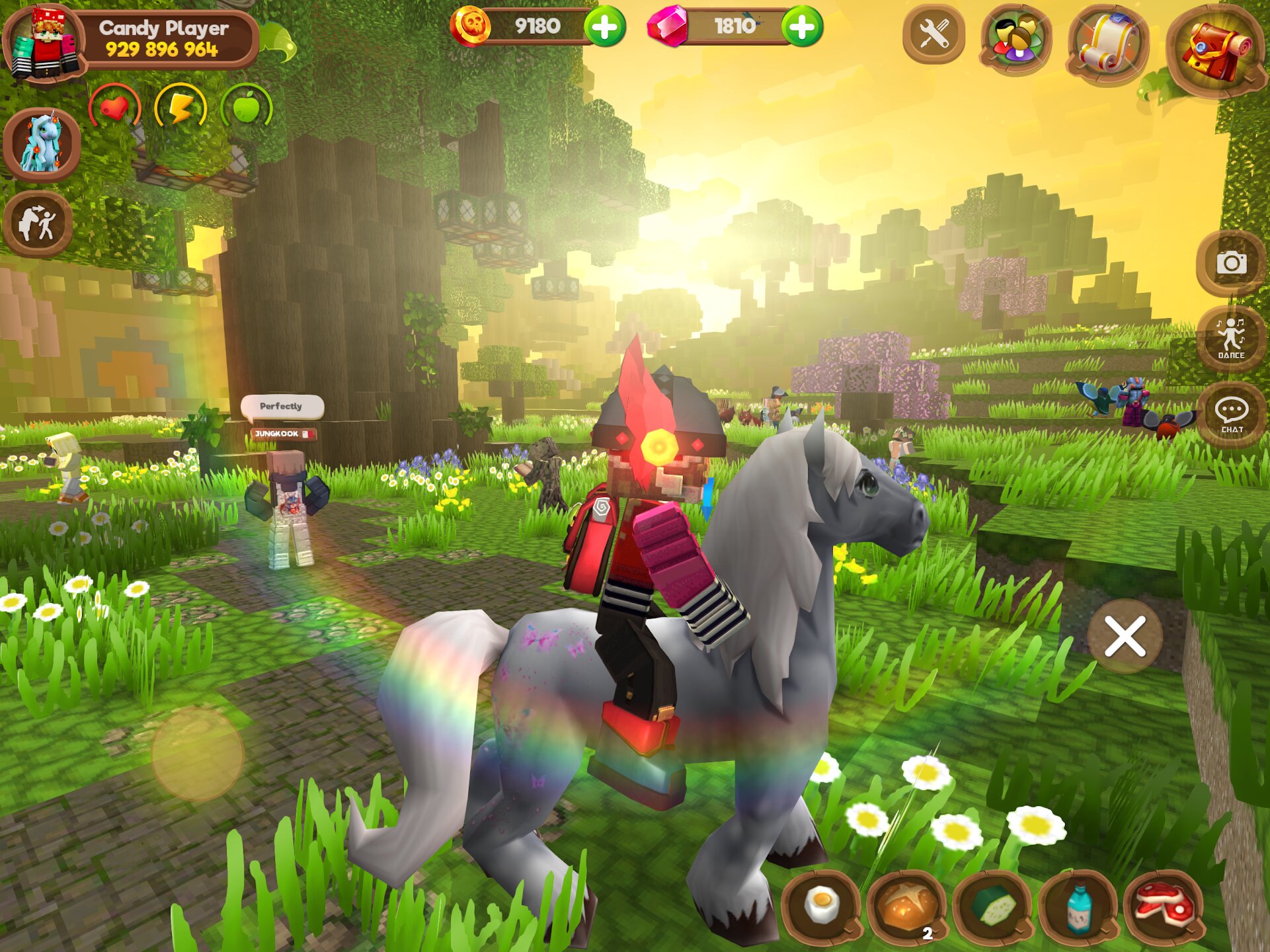Select the blue potion bottle slot
The image size is (1270, 952).
click(1078, 906)
